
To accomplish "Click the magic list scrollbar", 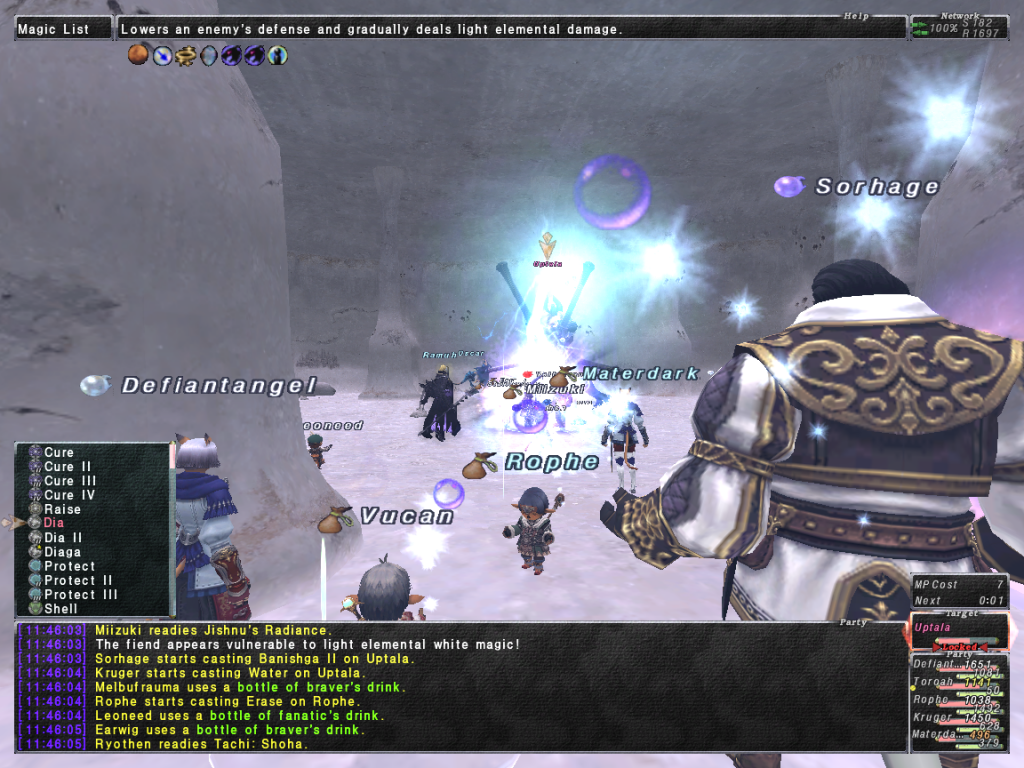I will pos(171,530).
